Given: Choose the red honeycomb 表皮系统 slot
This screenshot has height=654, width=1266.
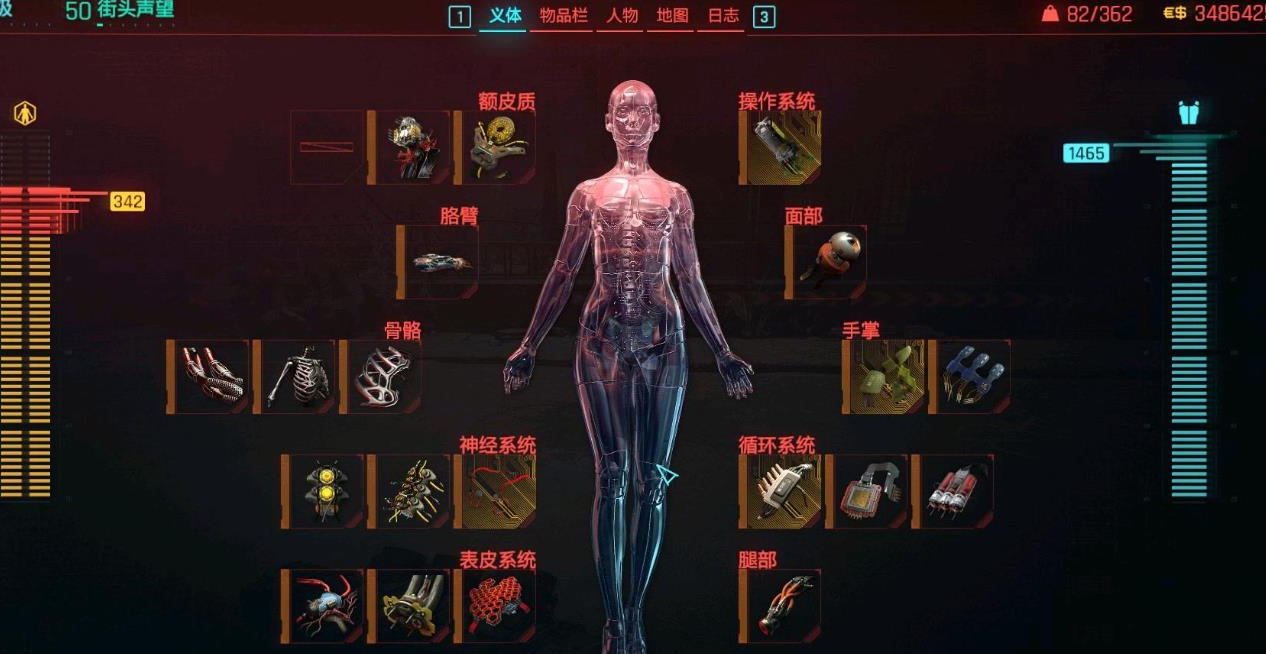Looking at the screenshot, I should (x=496, y=607).
